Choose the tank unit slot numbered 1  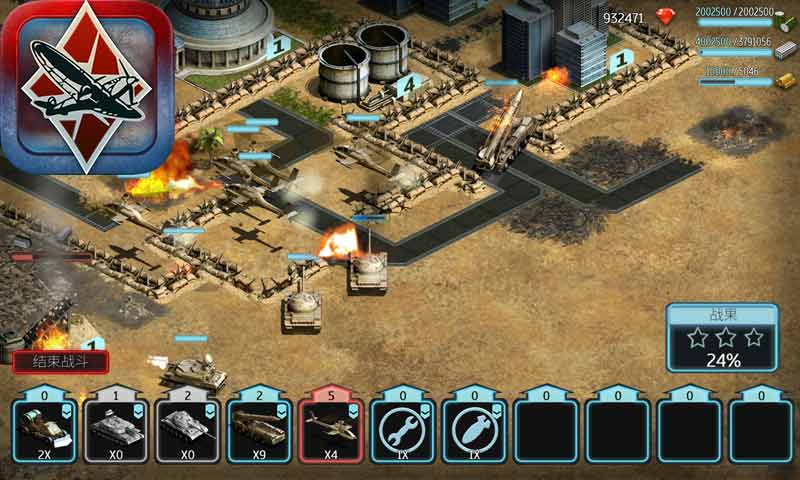tap(116, 430)
